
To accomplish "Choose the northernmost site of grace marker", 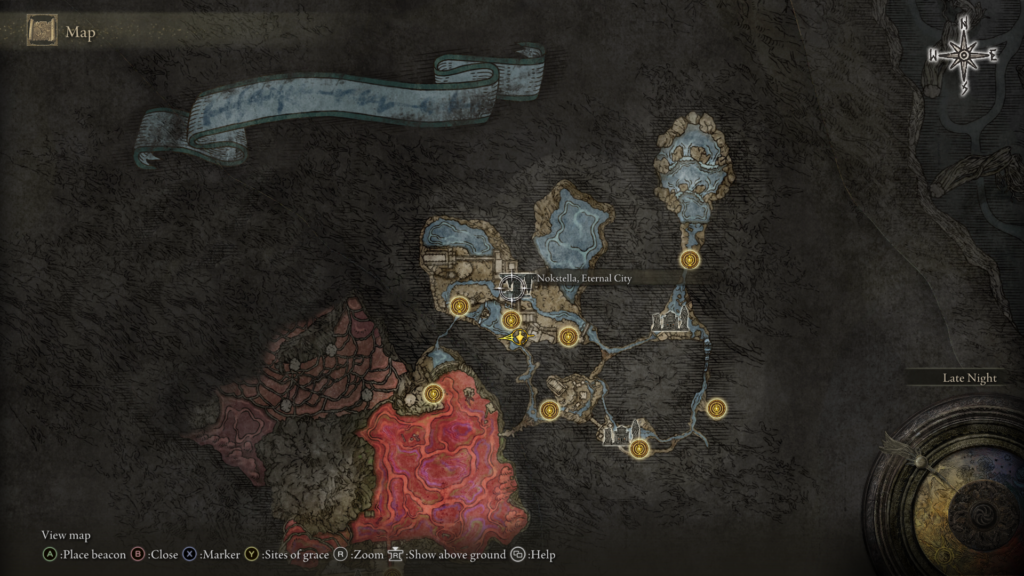I will 689,260.
